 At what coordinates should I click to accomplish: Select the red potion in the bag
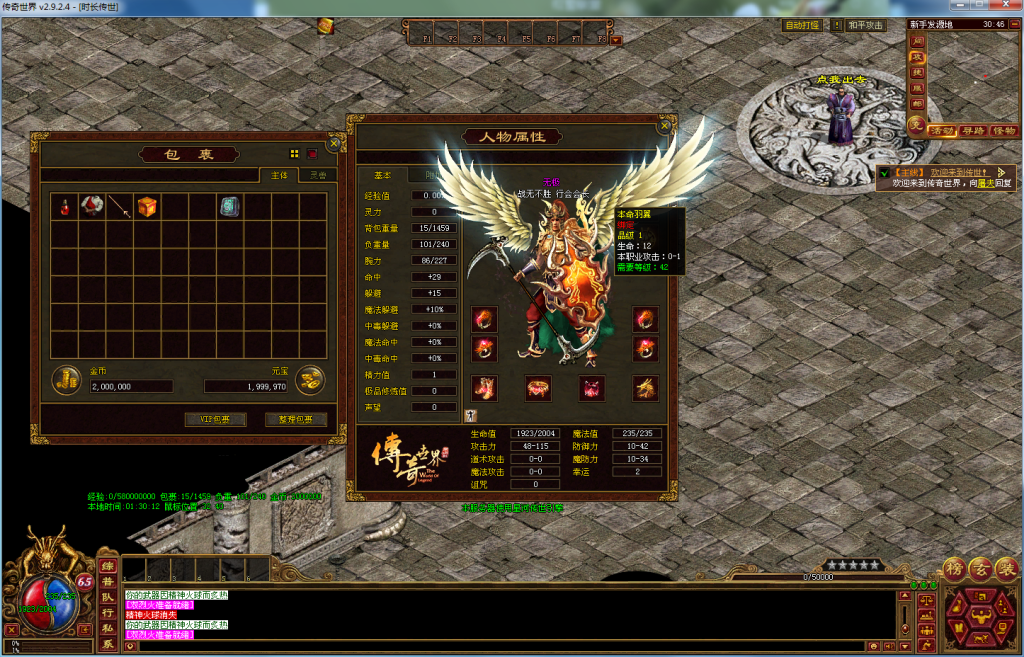tap(65, 207)
